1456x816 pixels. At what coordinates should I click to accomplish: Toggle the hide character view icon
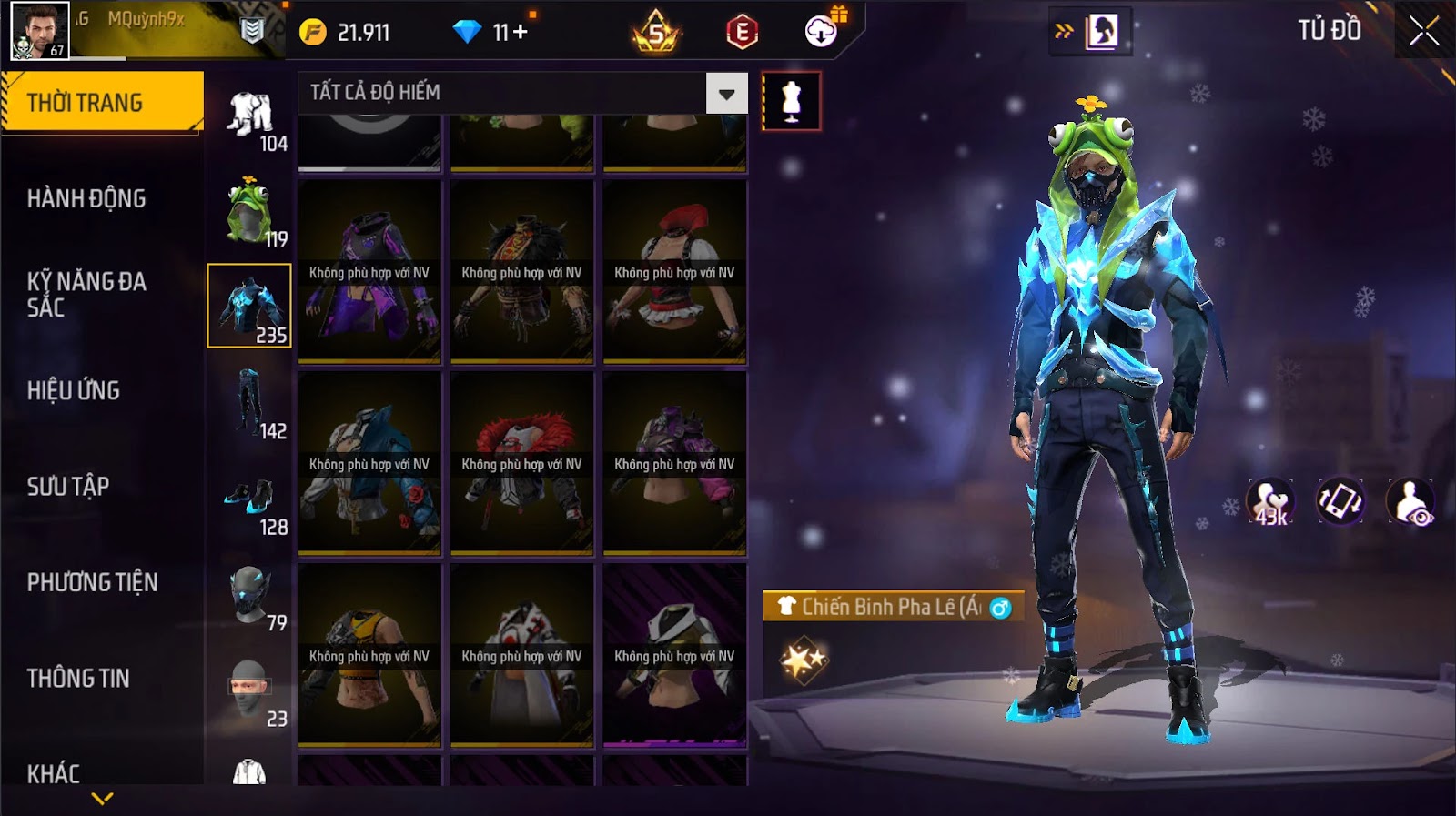coord(1410,501)
